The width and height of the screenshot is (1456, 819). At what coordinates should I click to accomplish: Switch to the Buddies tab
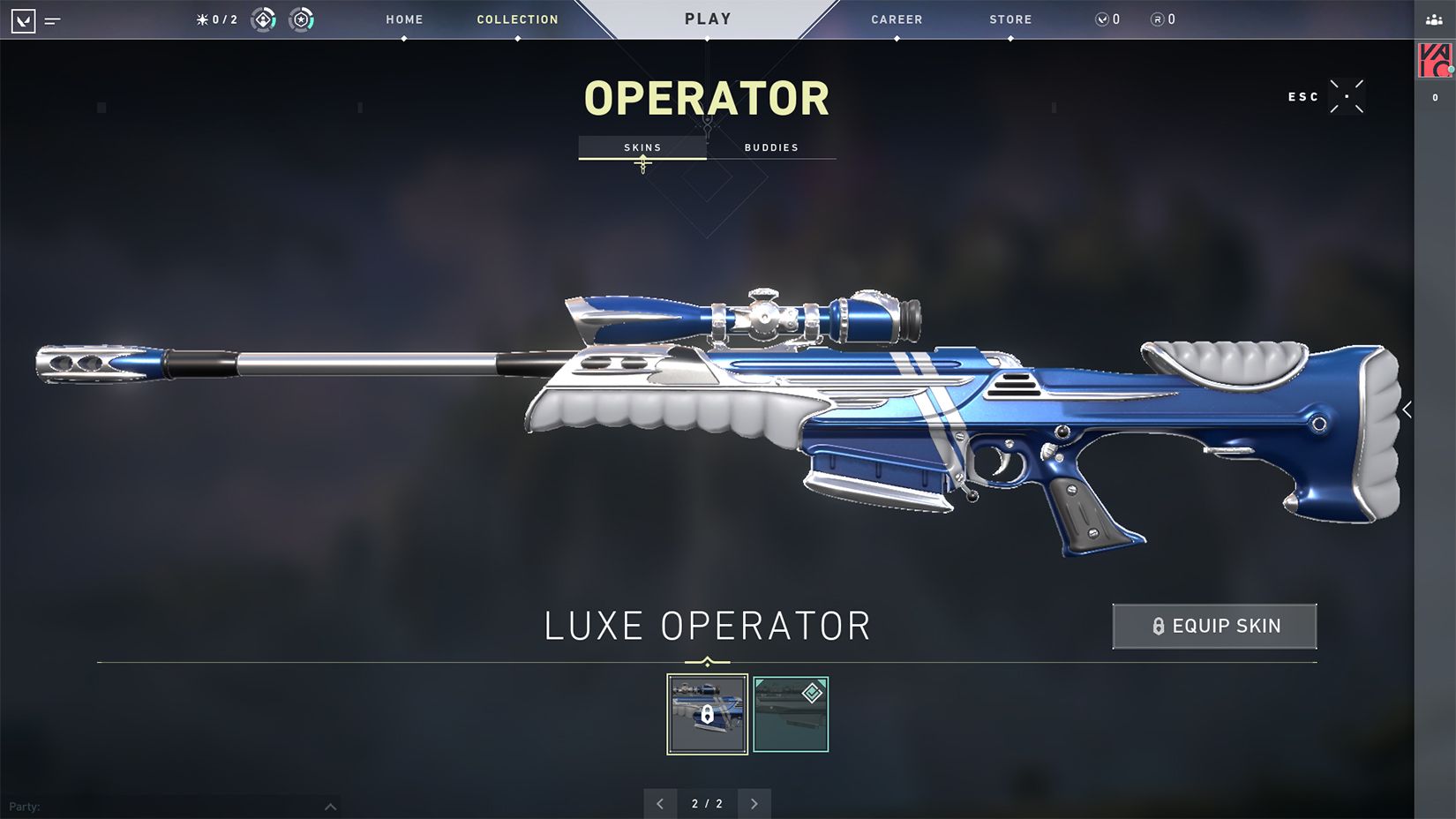pos(771,147)
